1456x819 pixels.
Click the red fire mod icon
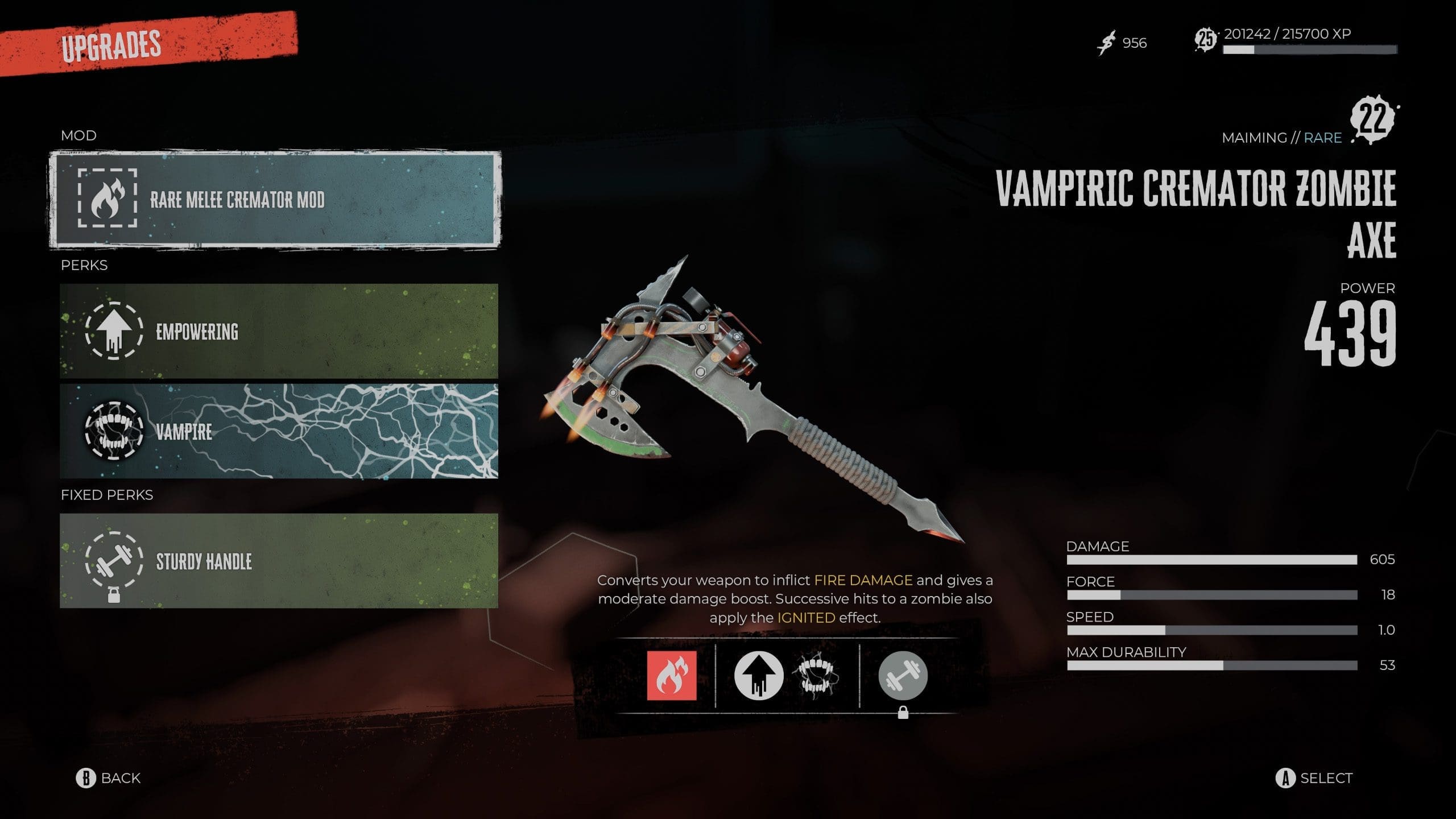(671, 676)
